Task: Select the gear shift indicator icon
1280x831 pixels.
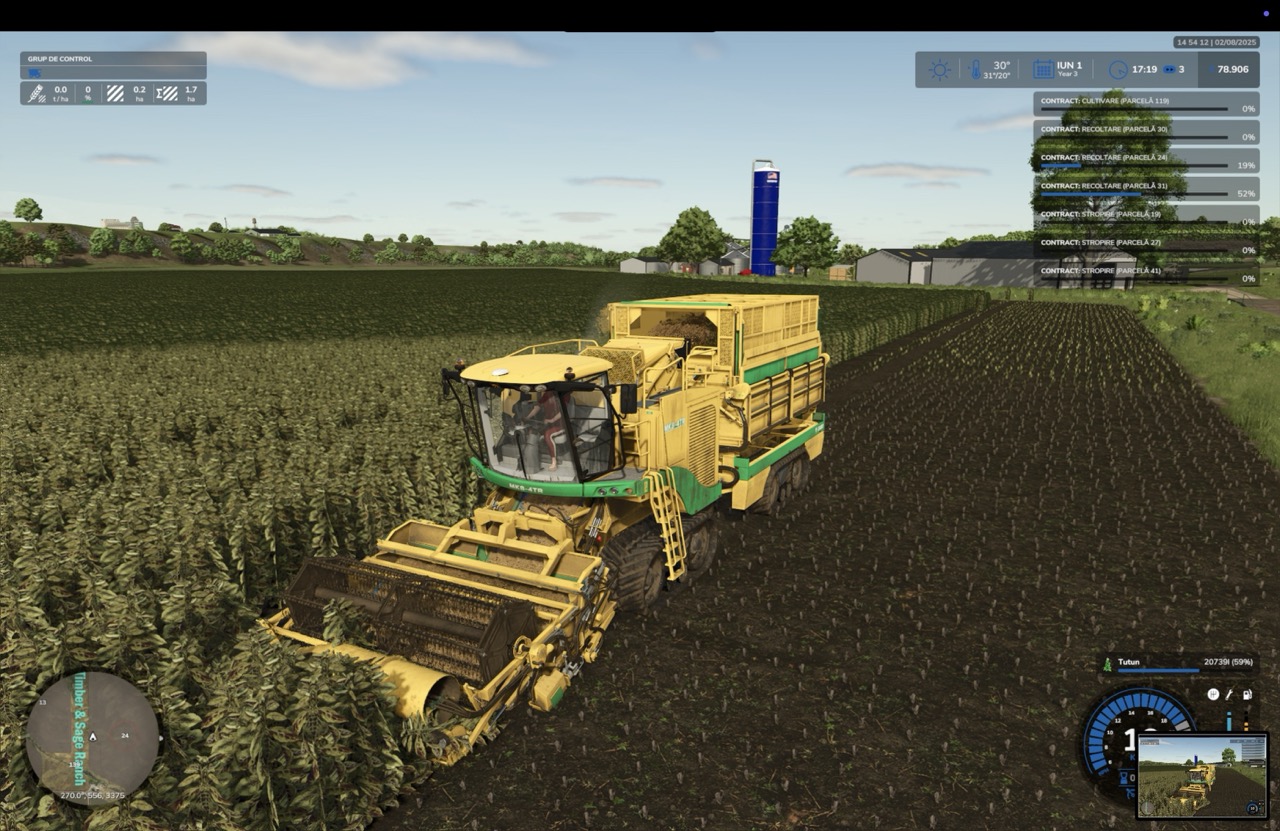Action: [1213, 694]
